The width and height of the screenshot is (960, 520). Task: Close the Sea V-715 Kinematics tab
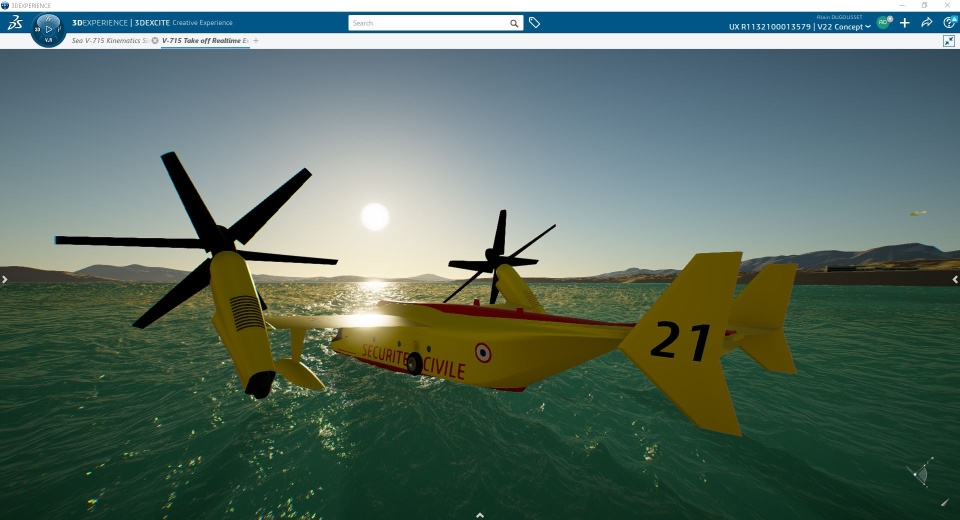155,40
